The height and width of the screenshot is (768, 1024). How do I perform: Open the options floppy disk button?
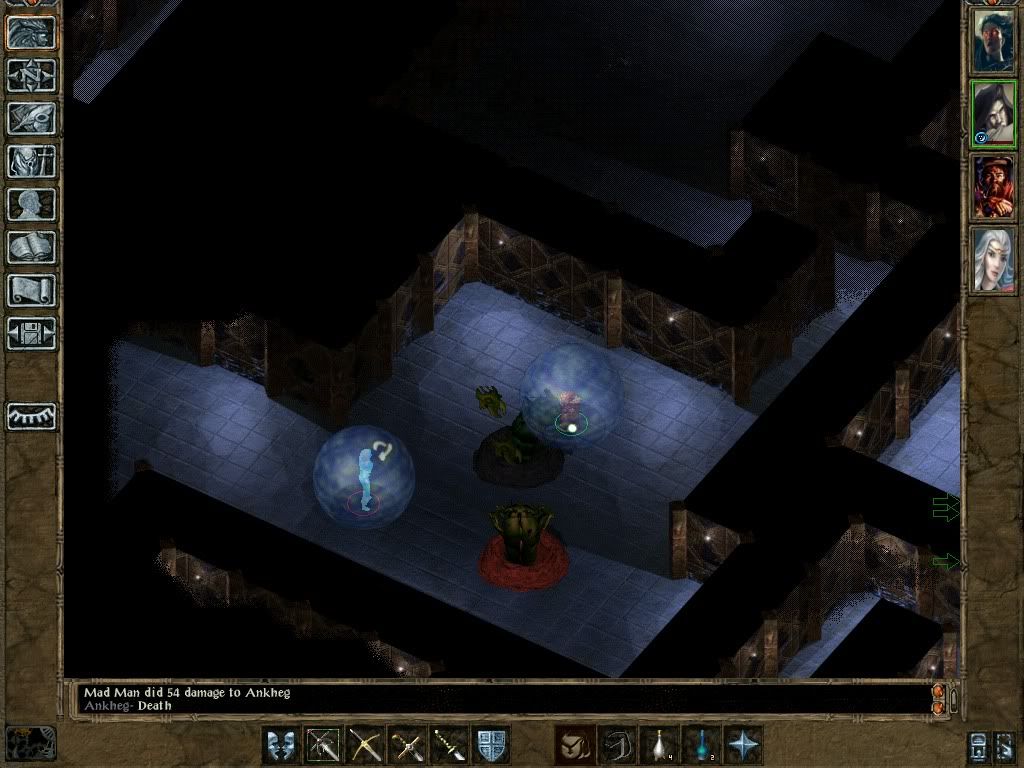pyautogui.click(x=32, y=333)
